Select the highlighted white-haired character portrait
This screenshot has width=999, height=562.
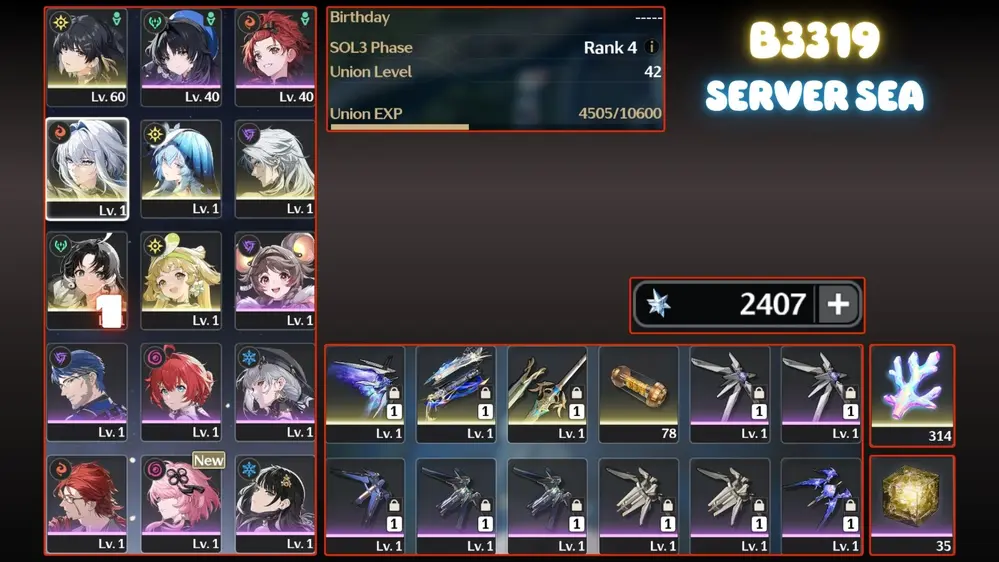click(x=87, y=169)
